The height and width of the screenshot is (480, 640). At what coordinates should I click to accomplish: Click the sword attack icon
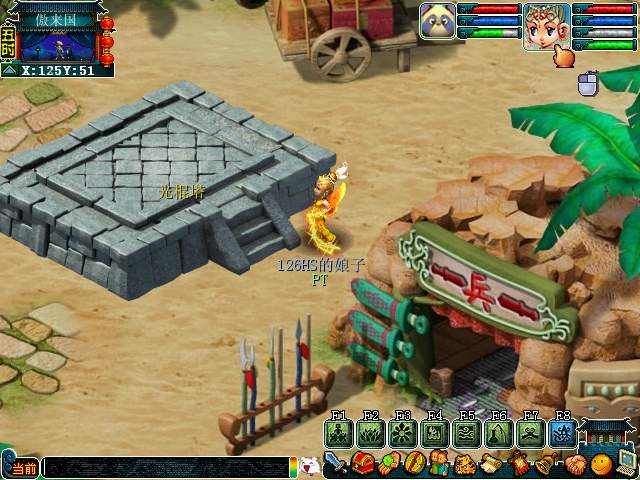point(336,465)
